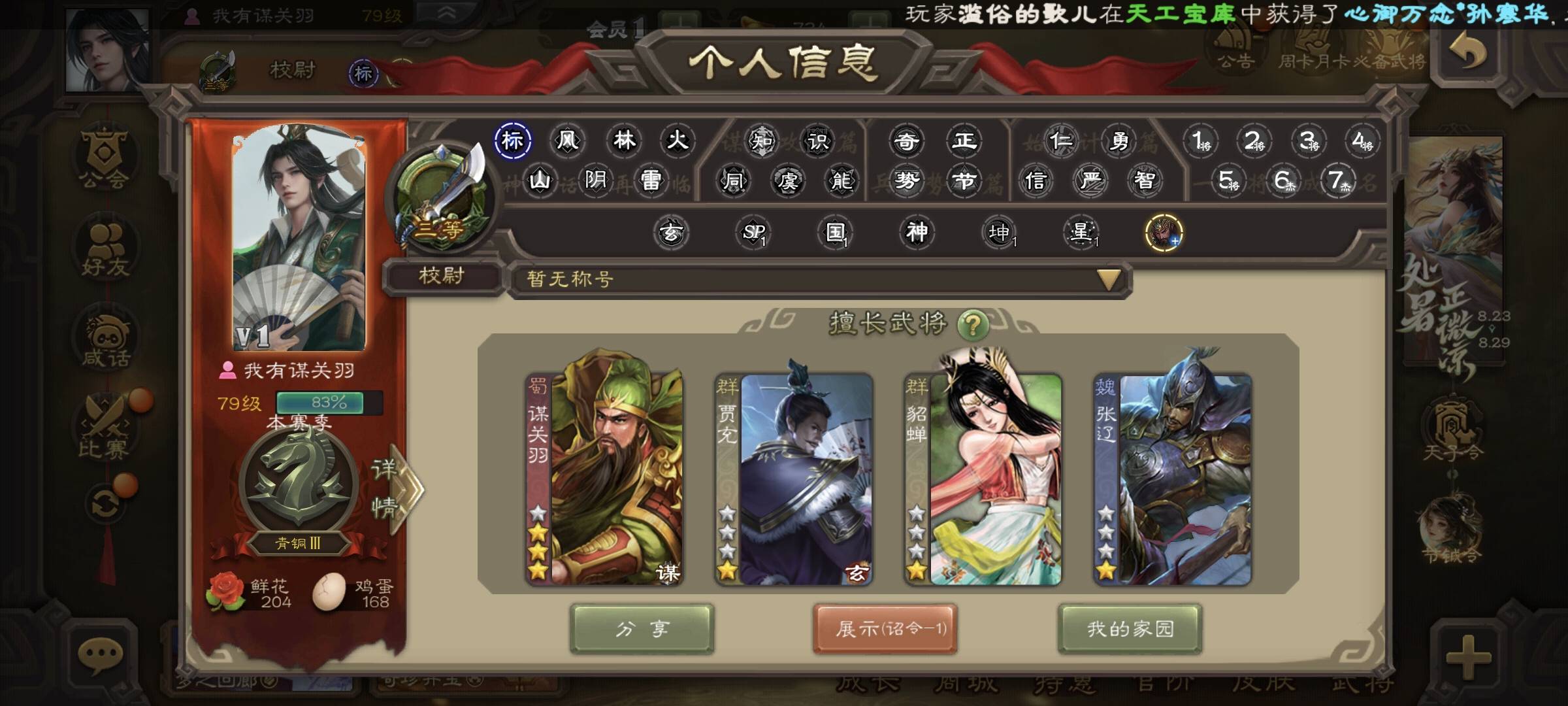
Task: Select the 神 god generals badge
Action: 917,232
